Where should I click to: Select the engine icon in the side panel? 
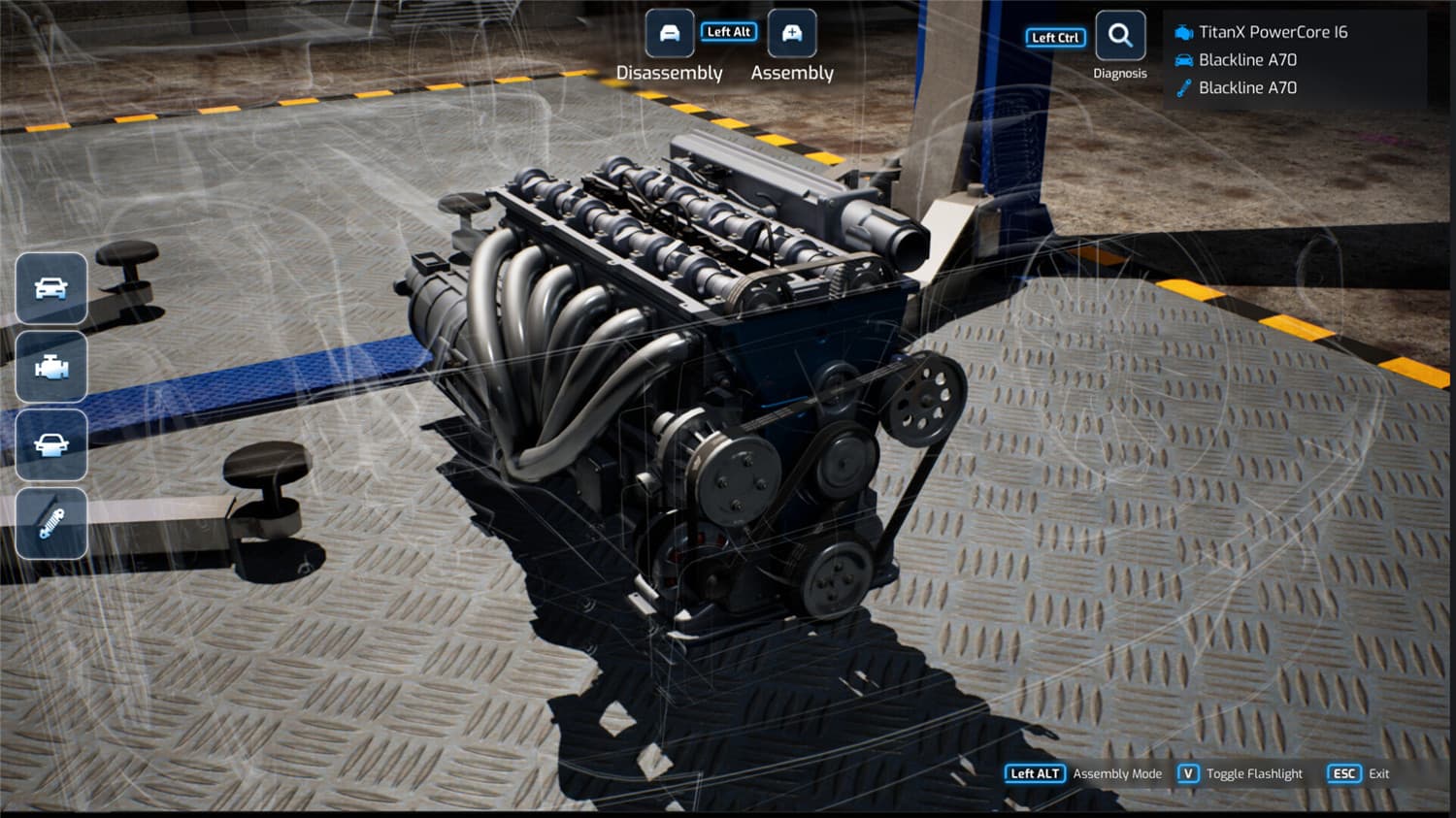click(51, 368)
